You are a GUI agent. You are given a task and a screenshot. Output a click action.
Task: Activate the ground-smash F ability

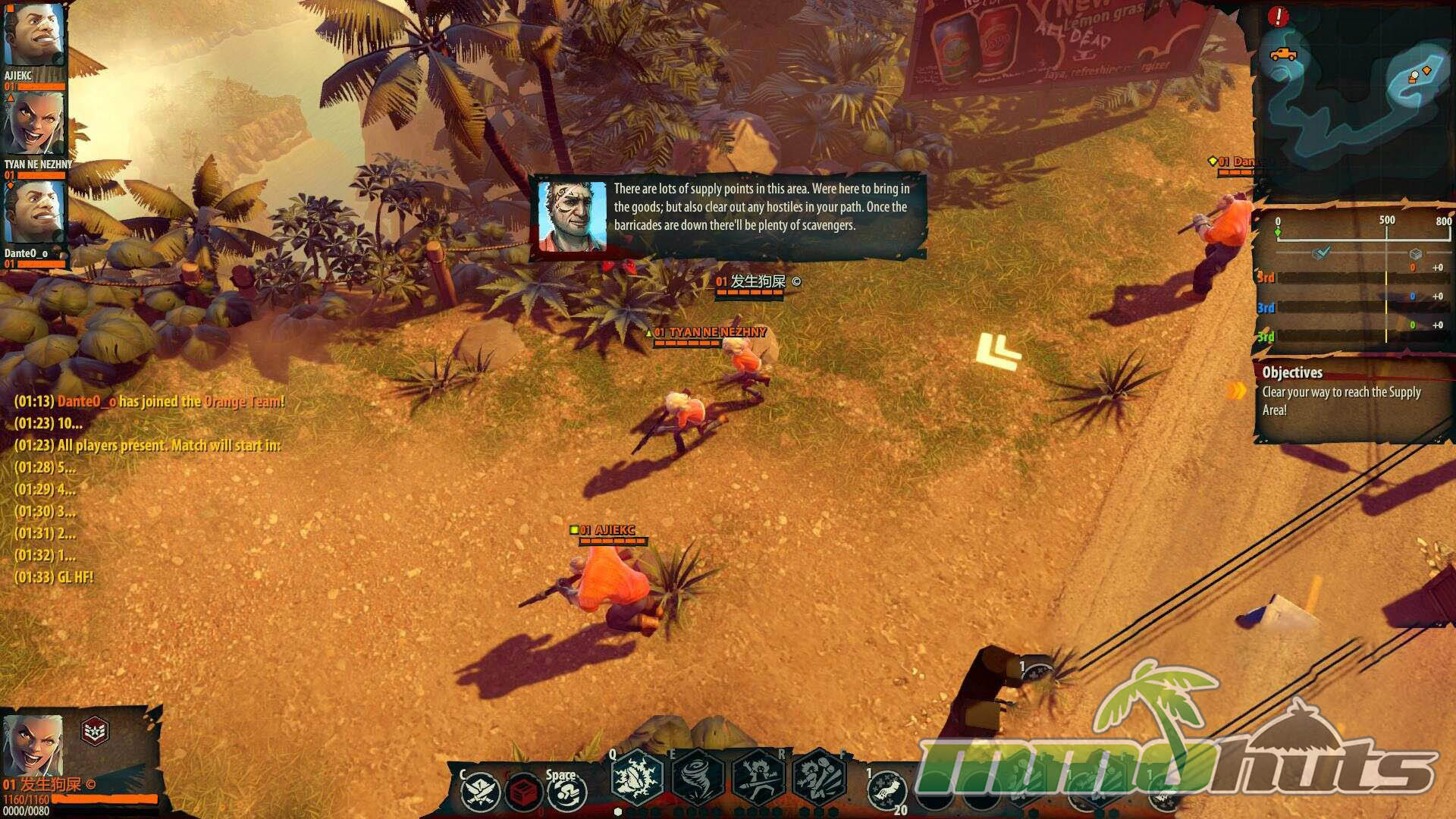pos(819,778)
